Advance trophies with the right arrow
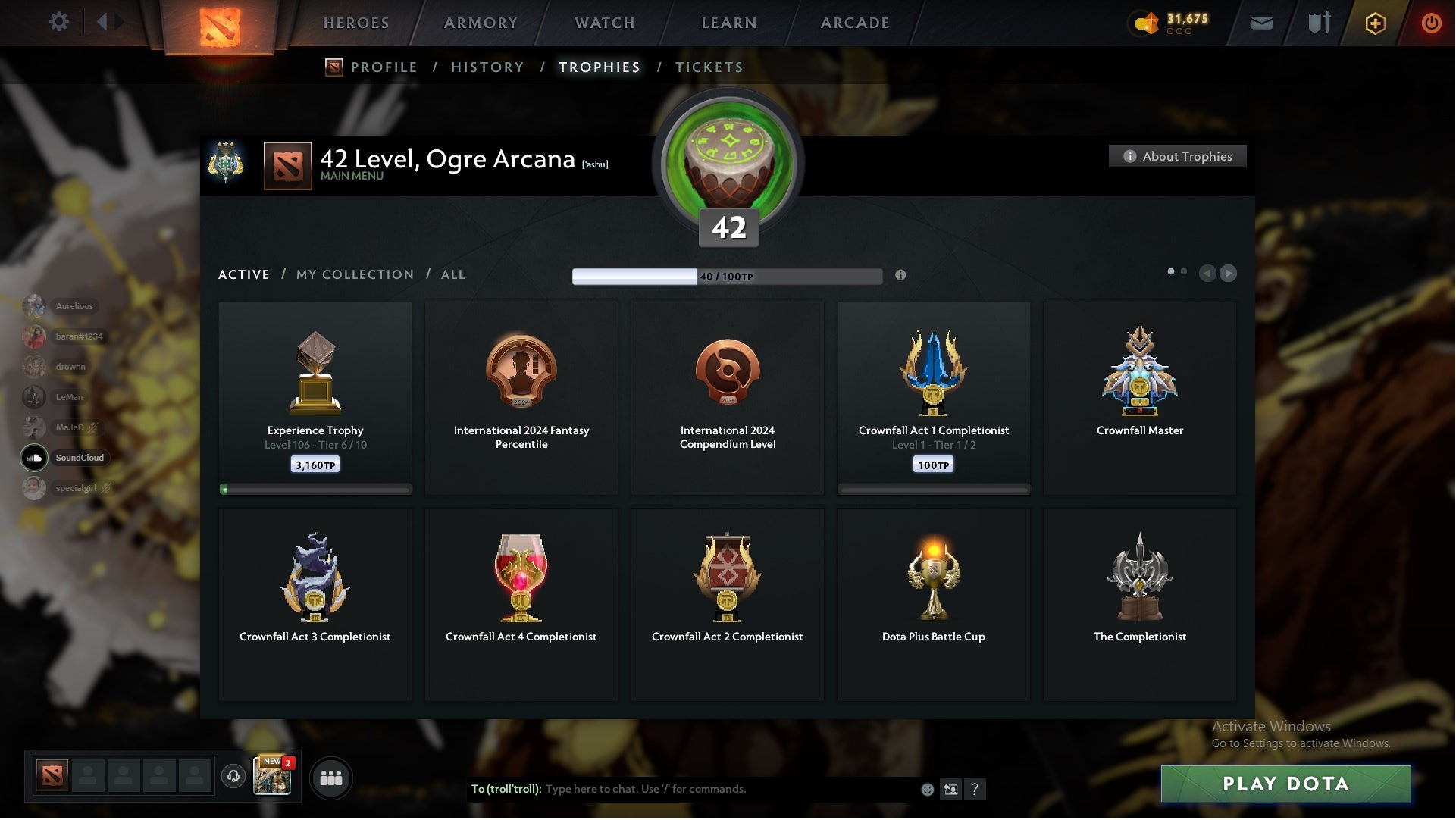The width and height of the screenshot is (1456, 820). pos(1228,274)
